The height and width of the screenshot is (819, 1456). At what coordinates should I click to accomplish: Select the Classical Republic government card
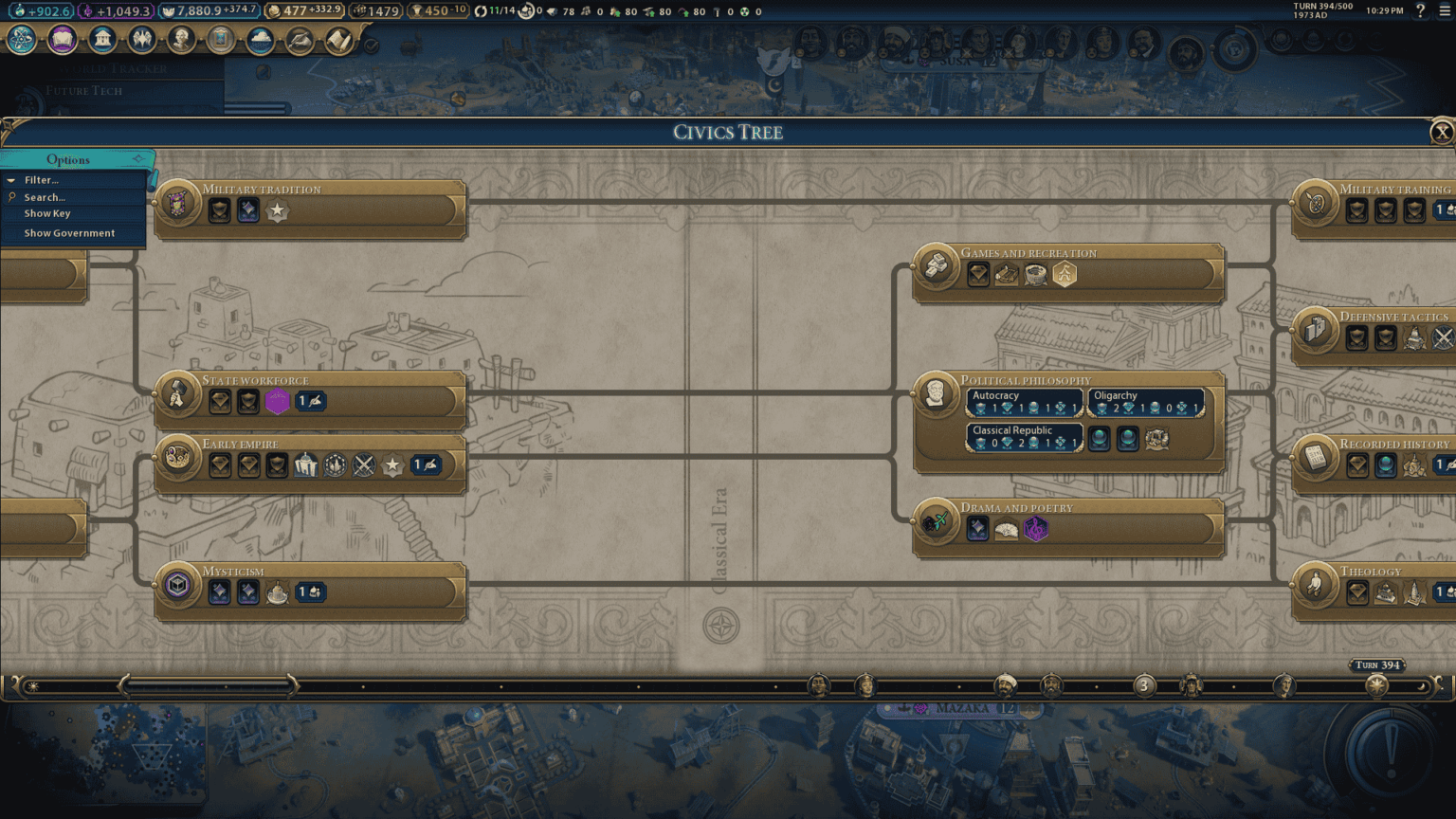click(1024, 436)
